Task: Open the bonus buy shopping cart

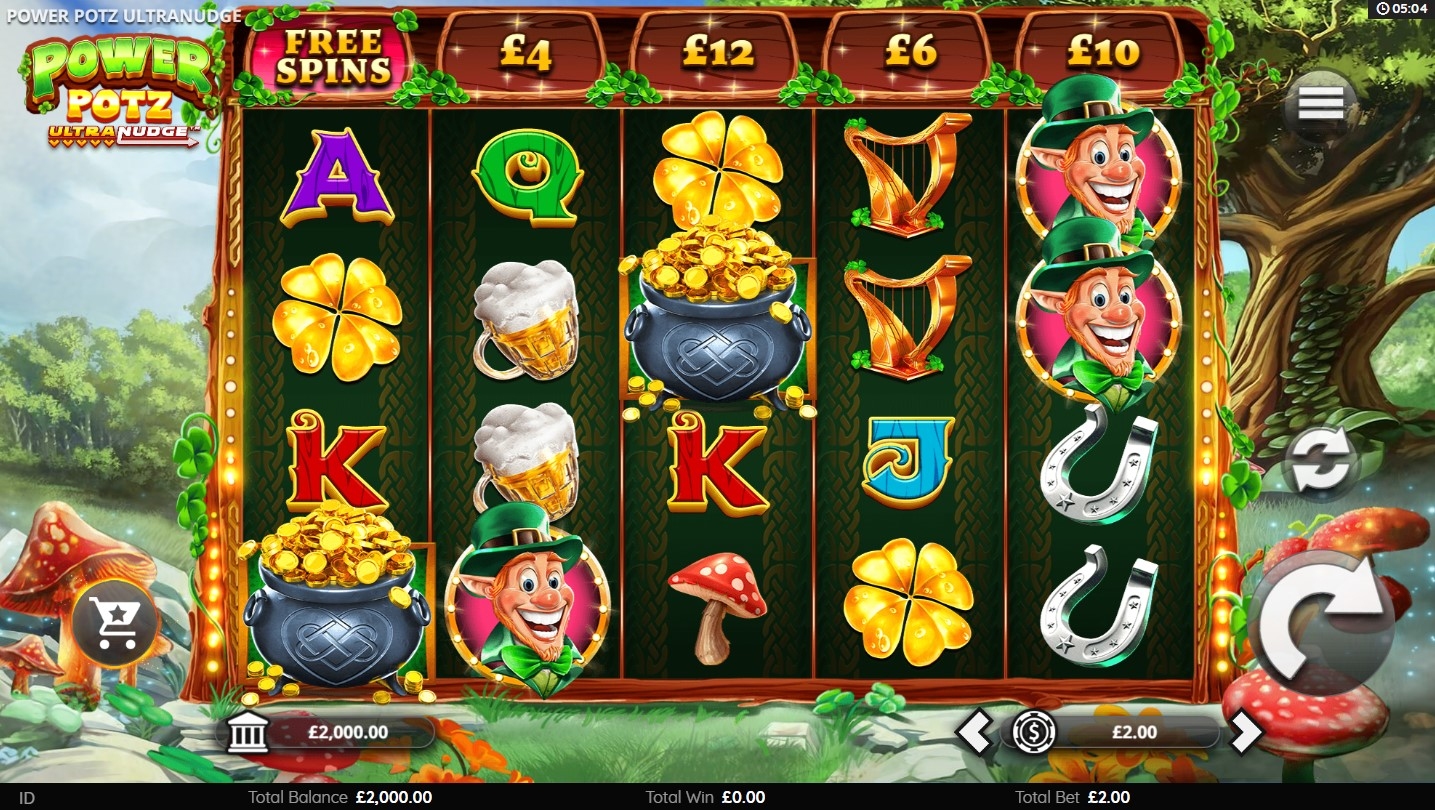Action: 116,623
